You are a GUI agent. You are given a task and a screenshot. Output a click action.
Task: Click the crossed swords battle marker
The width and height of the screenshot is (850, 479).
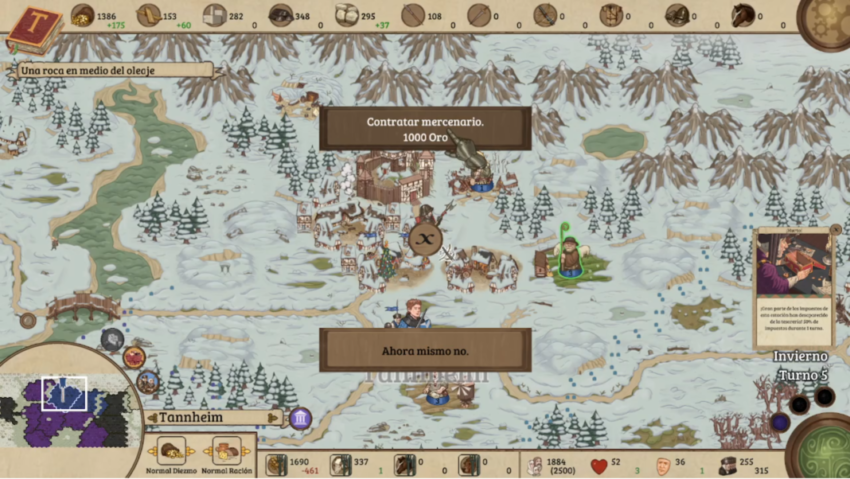pyautogui.click(x=425, y=238)
